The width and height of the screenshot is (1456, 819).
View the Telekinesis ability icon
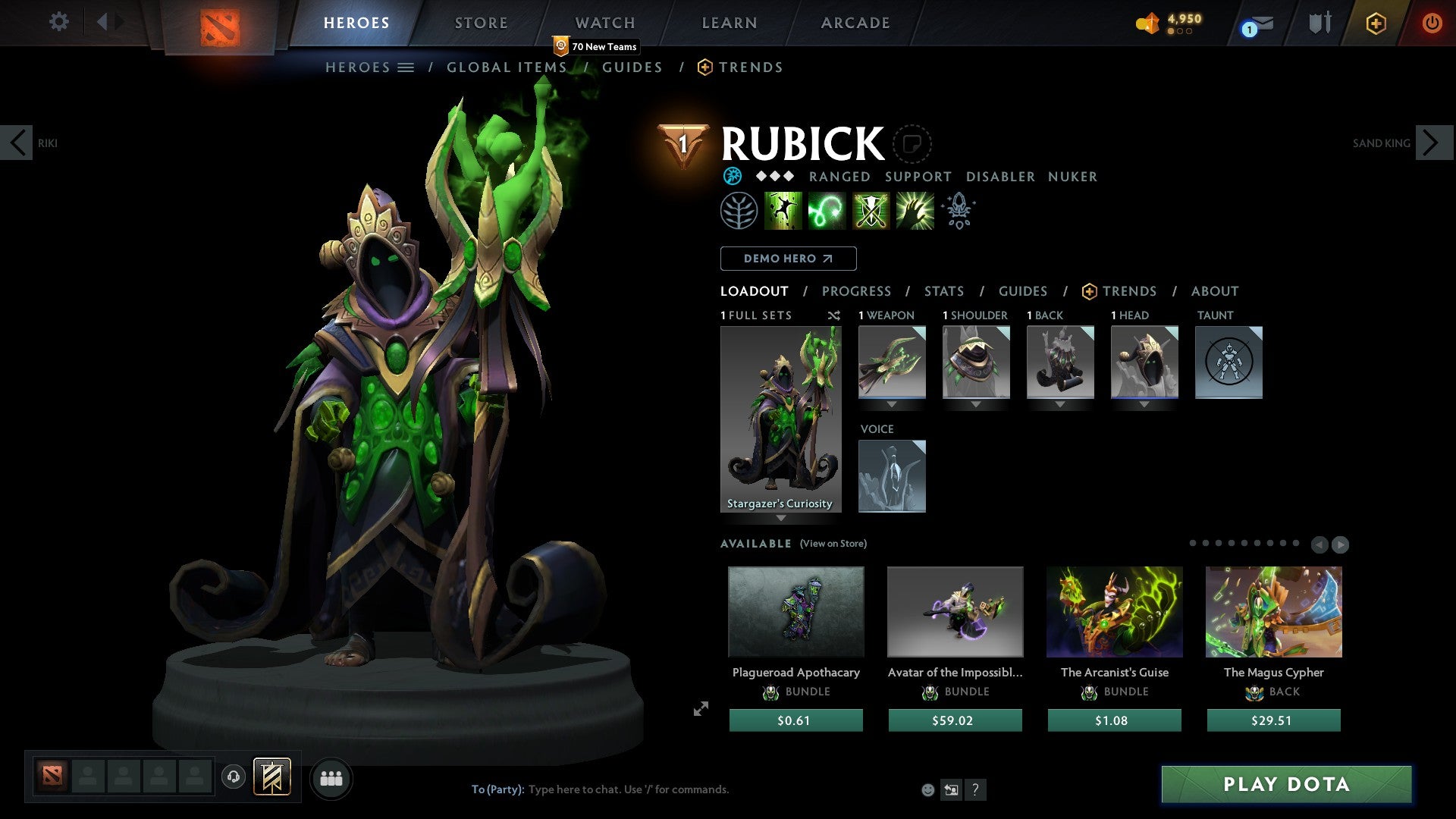click(783, 210)
